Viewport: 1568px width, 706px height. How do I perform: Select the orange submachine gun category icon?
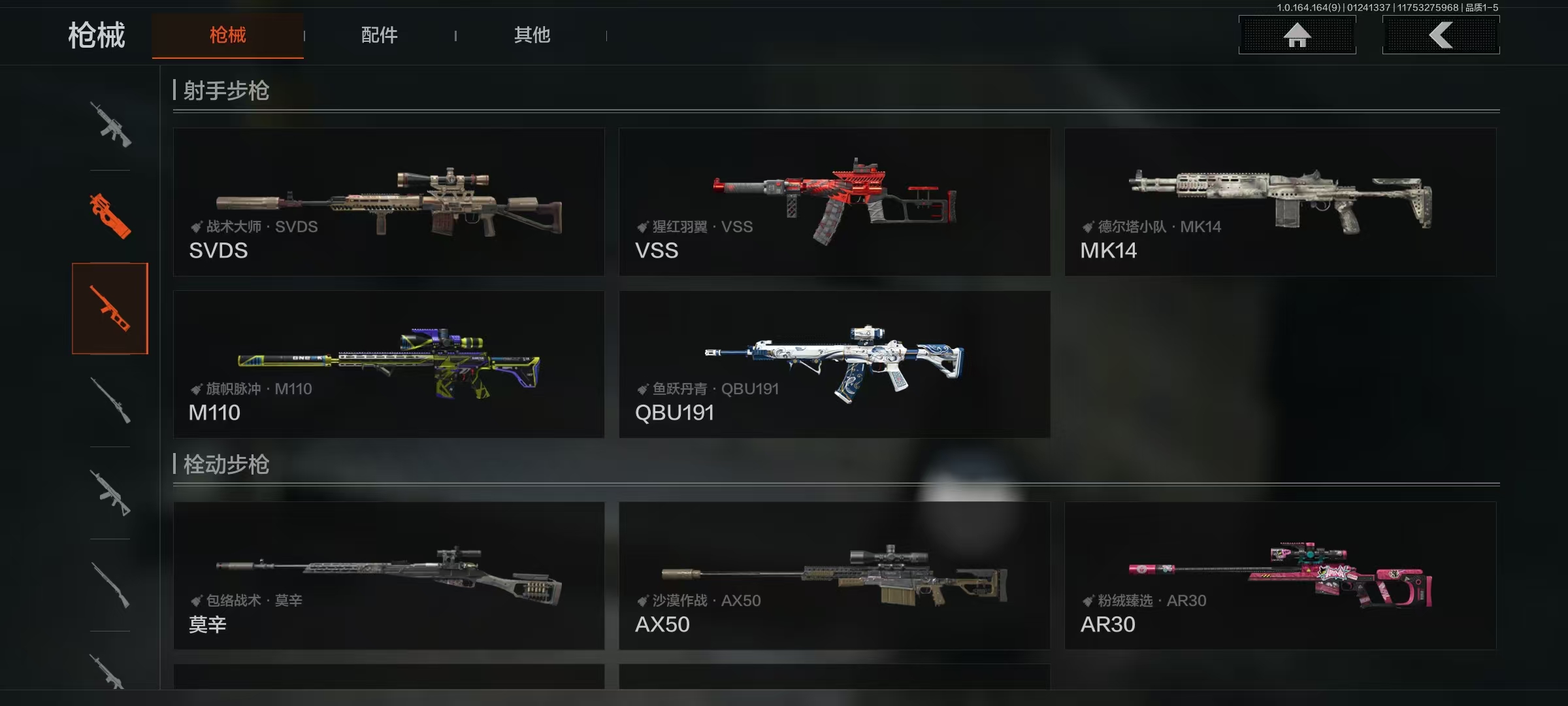[110, 216]
